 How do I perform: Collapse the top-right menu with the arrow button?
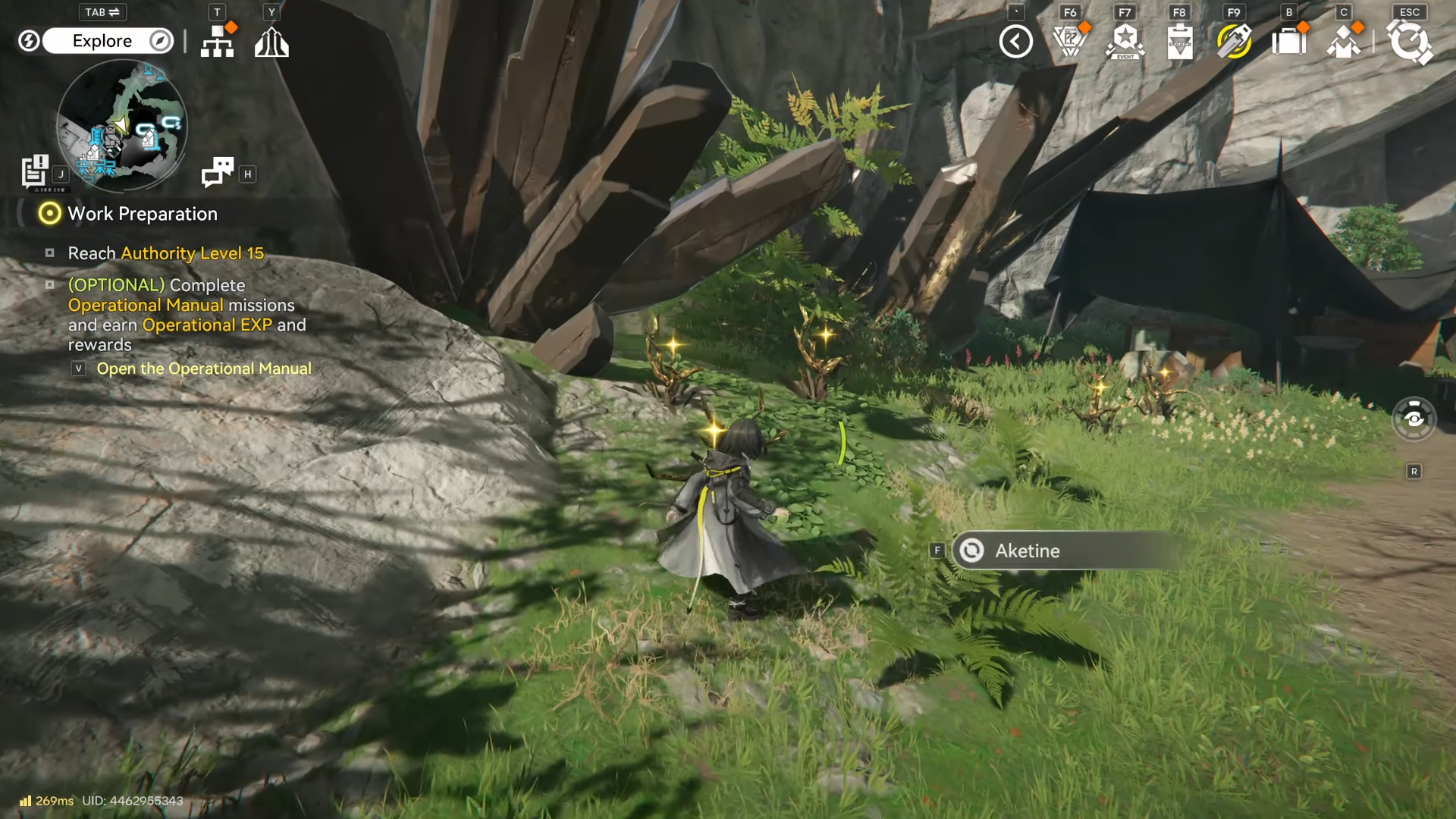pos(1016,42)
